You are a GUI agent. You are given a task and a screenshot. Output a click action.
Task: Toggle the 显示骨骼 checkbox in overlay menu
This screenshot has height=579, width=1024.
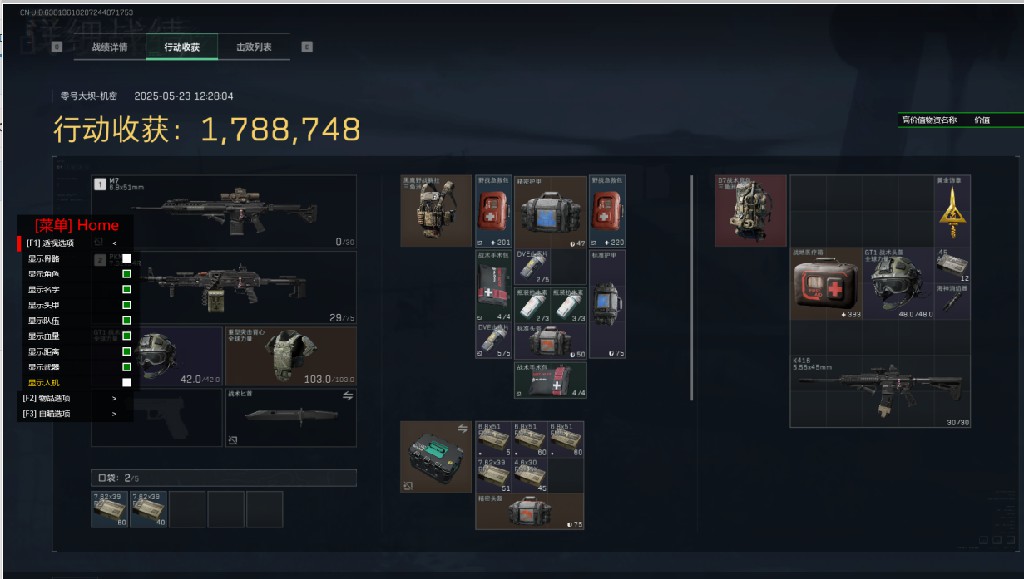point(127,259)
